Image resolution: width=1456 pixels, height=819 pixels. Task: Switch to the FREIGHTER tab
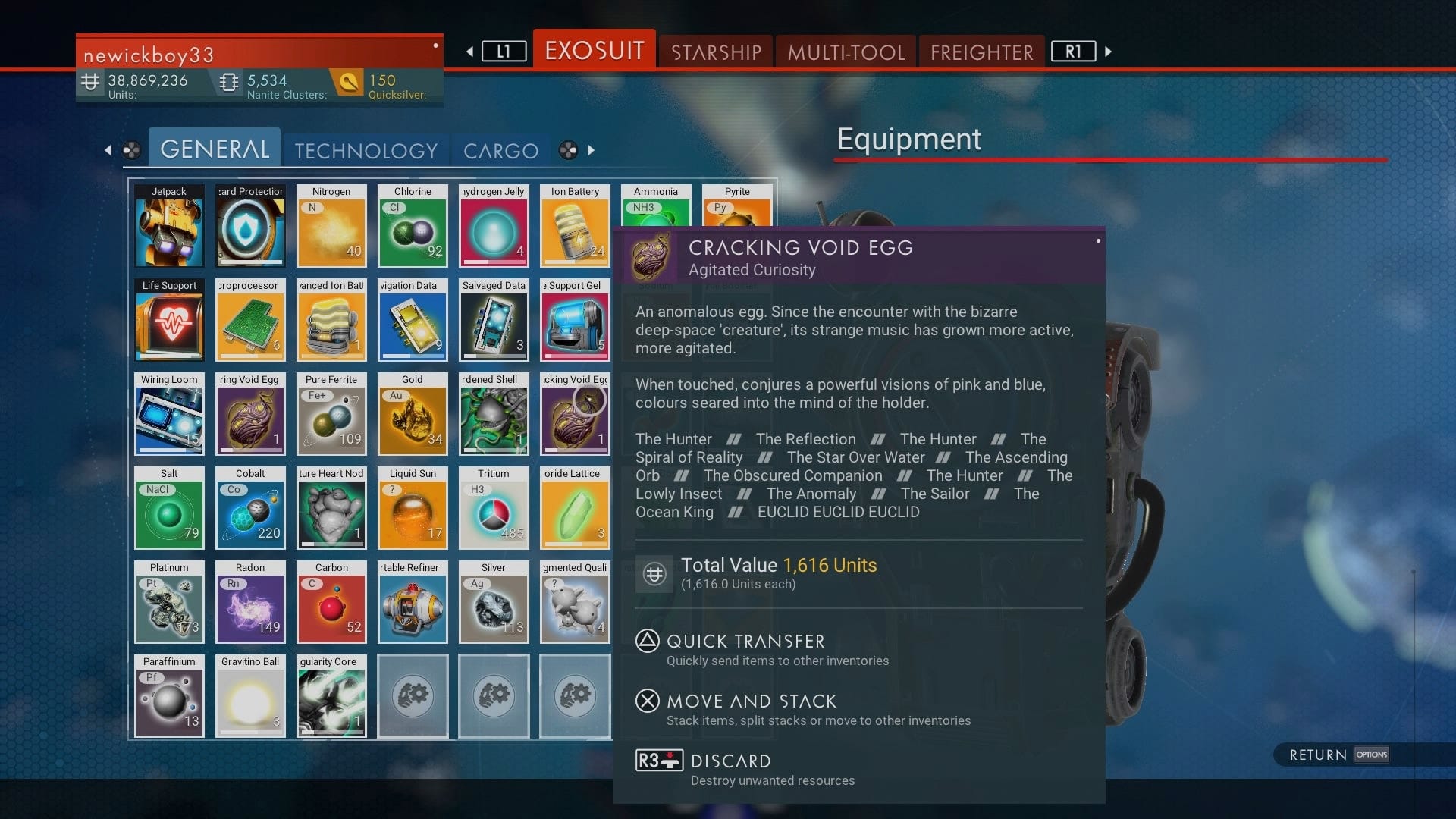pos(981,52)
